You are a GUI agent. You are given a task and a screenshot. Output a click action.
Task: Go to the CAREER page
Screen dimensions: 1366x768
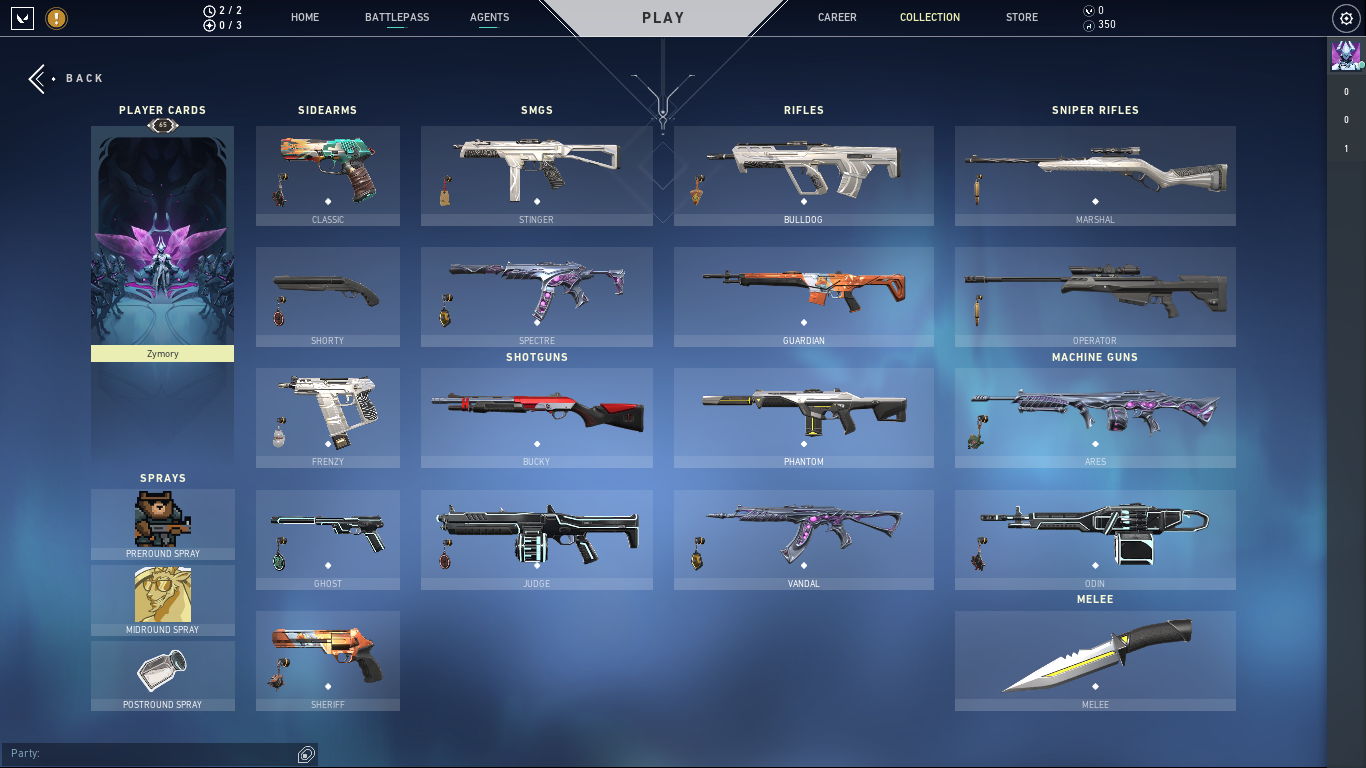(x=837, y=17)
